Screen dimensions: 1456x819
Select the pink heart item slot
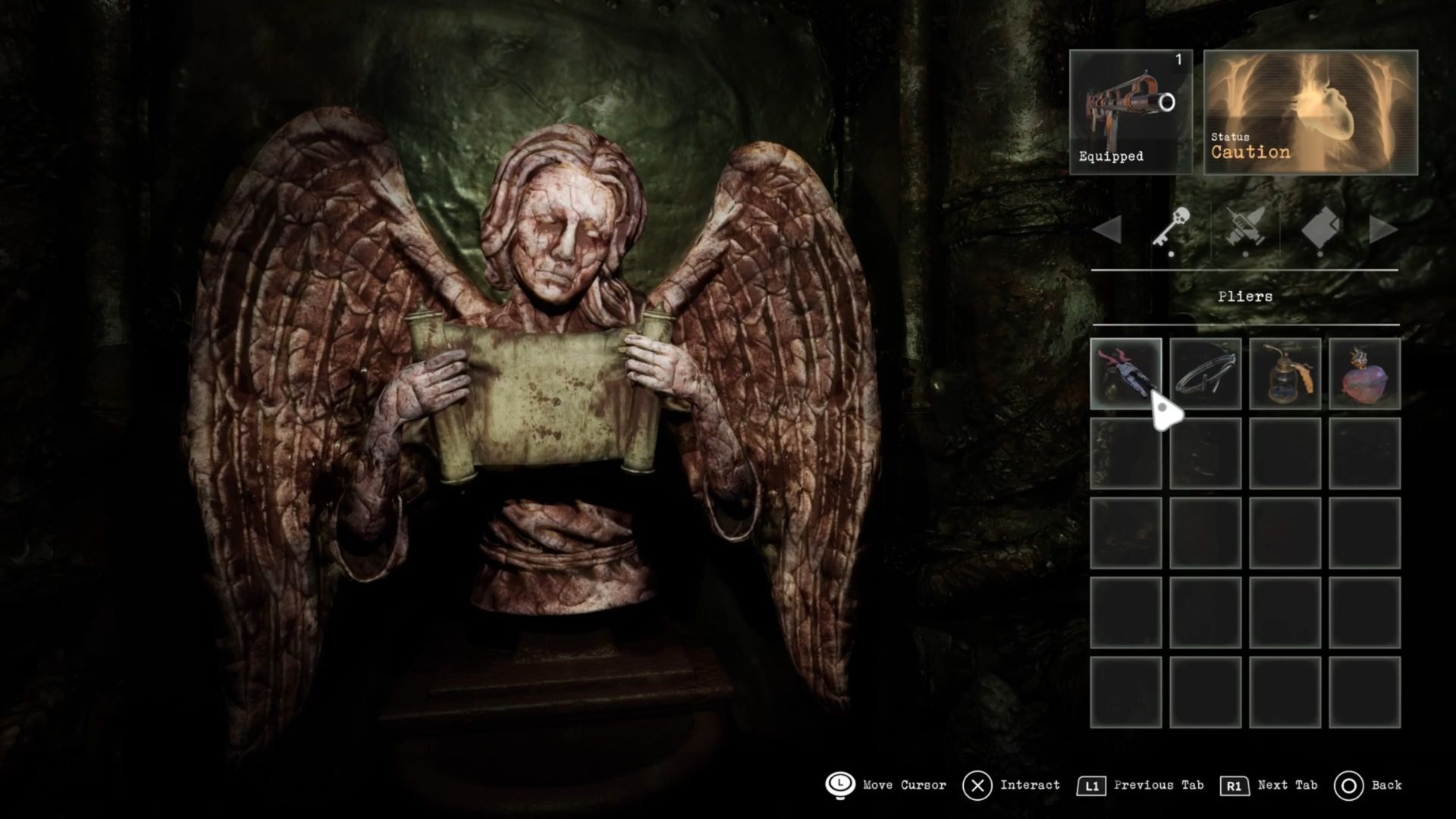pos(1364,373)
